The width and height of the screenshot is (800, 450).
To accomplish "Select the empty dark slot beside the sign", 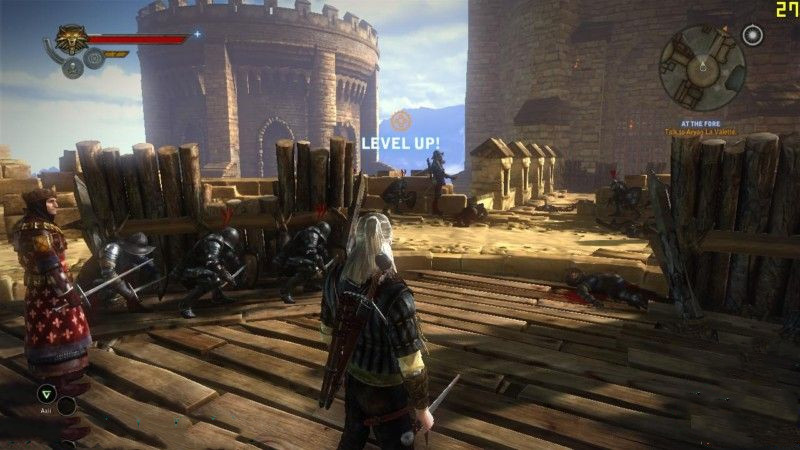I will pyautogui.click(x=66, y=405).
